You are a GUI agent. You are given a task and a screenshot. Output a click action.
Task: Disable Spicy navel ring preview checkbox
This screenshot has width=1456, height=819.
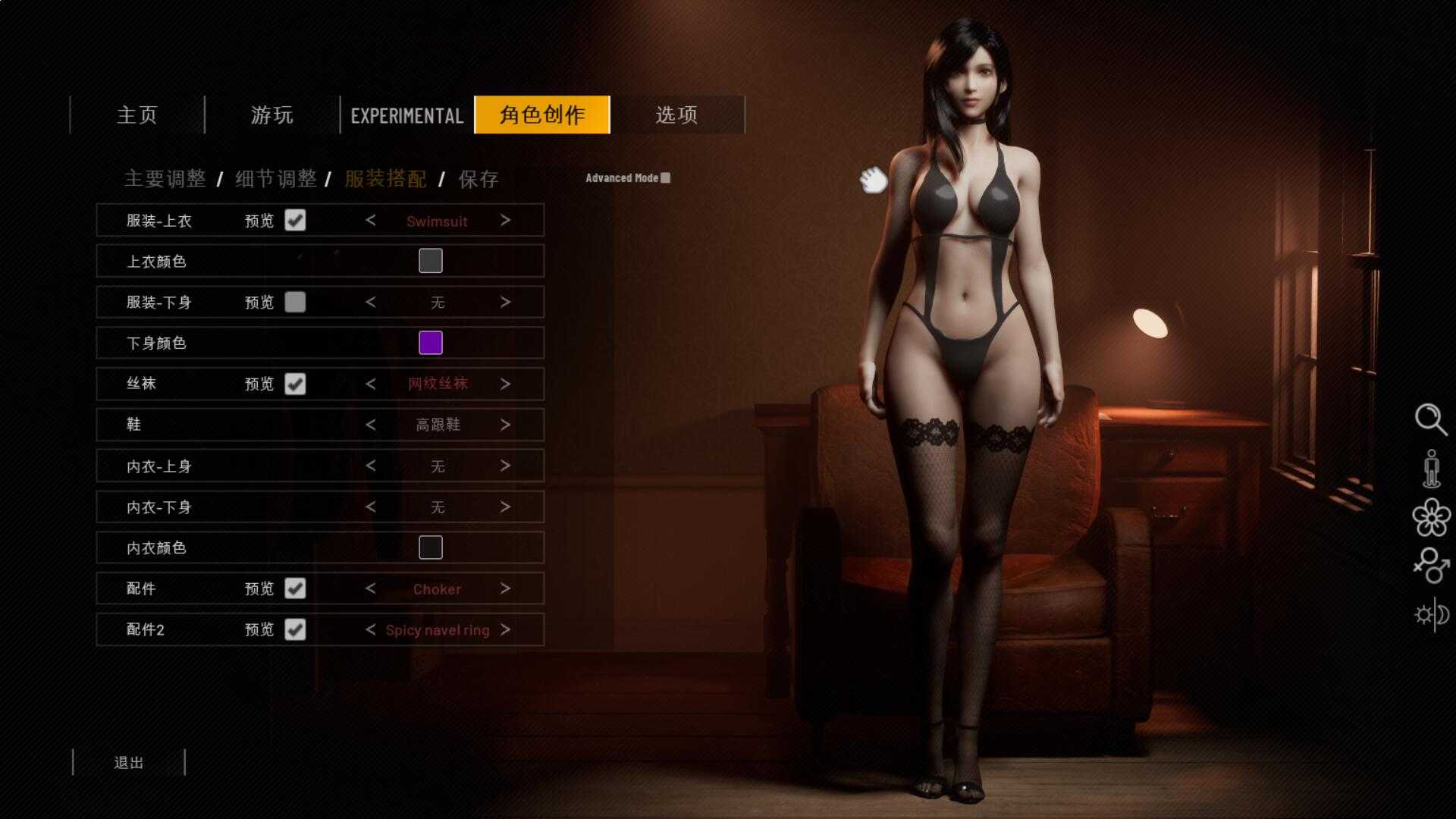click(x=296, y=629)
